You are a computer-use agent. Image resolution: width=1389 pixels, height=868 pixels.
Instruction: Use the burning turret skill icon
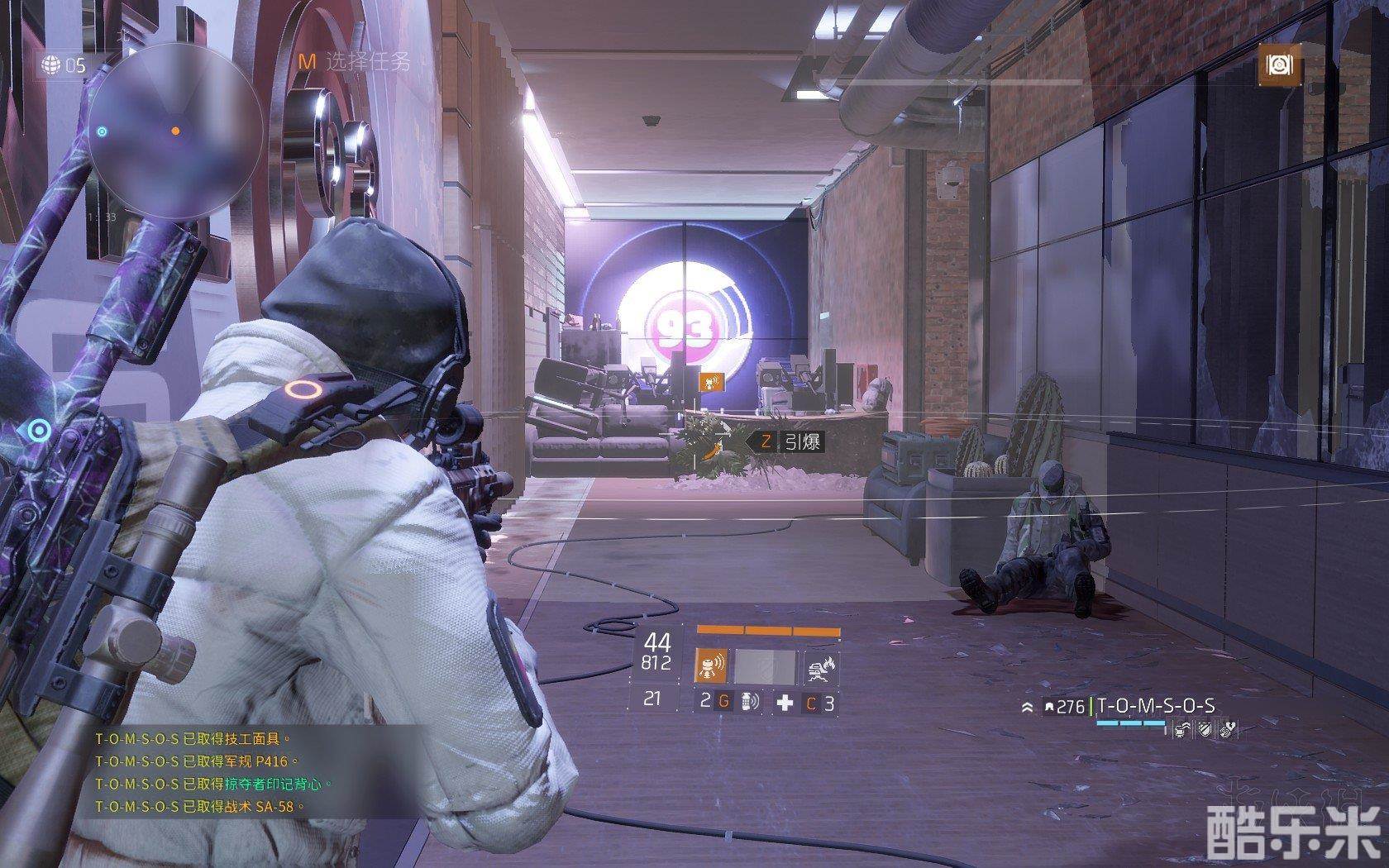pos(822,666)
